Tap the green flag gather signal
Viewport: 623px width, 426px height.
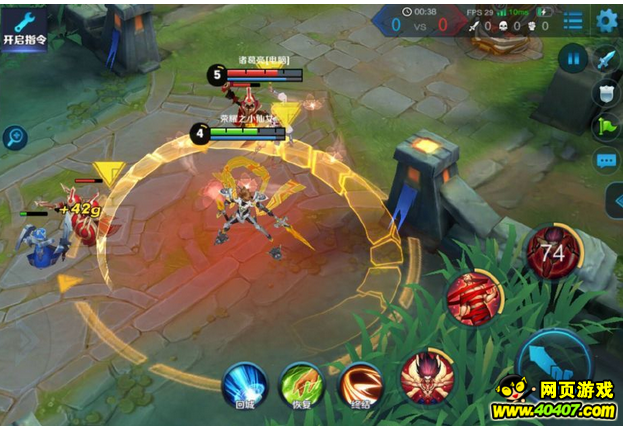click(606, 126)
